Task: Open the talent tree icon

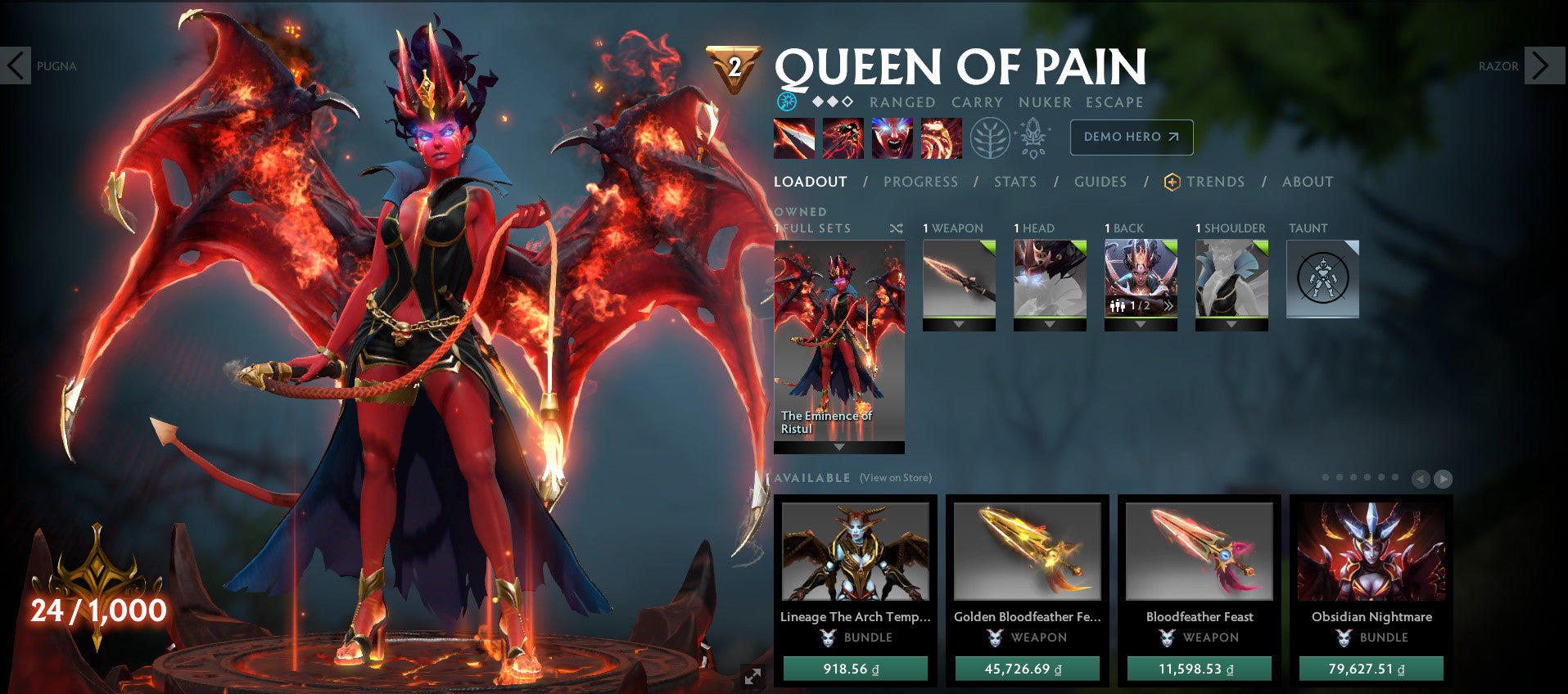Action: 988,137
